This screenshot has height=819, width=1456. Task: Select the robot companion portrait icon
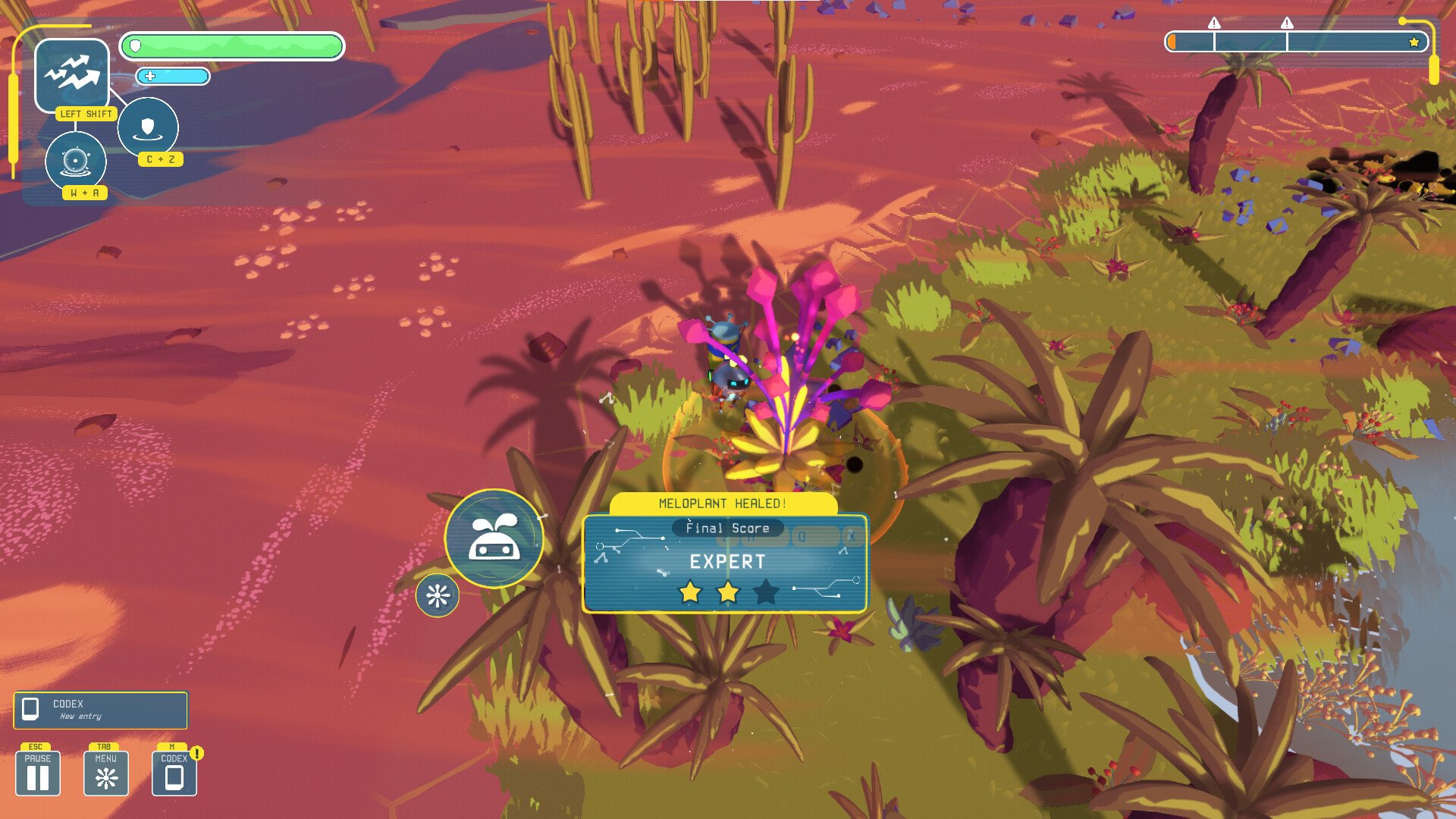click(494, 538)
